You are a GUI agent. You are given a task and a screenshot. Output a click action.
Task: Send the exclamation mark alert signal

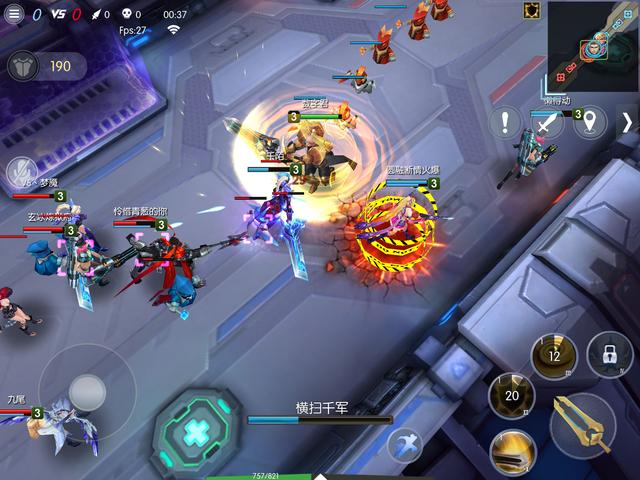click(506, 124)
